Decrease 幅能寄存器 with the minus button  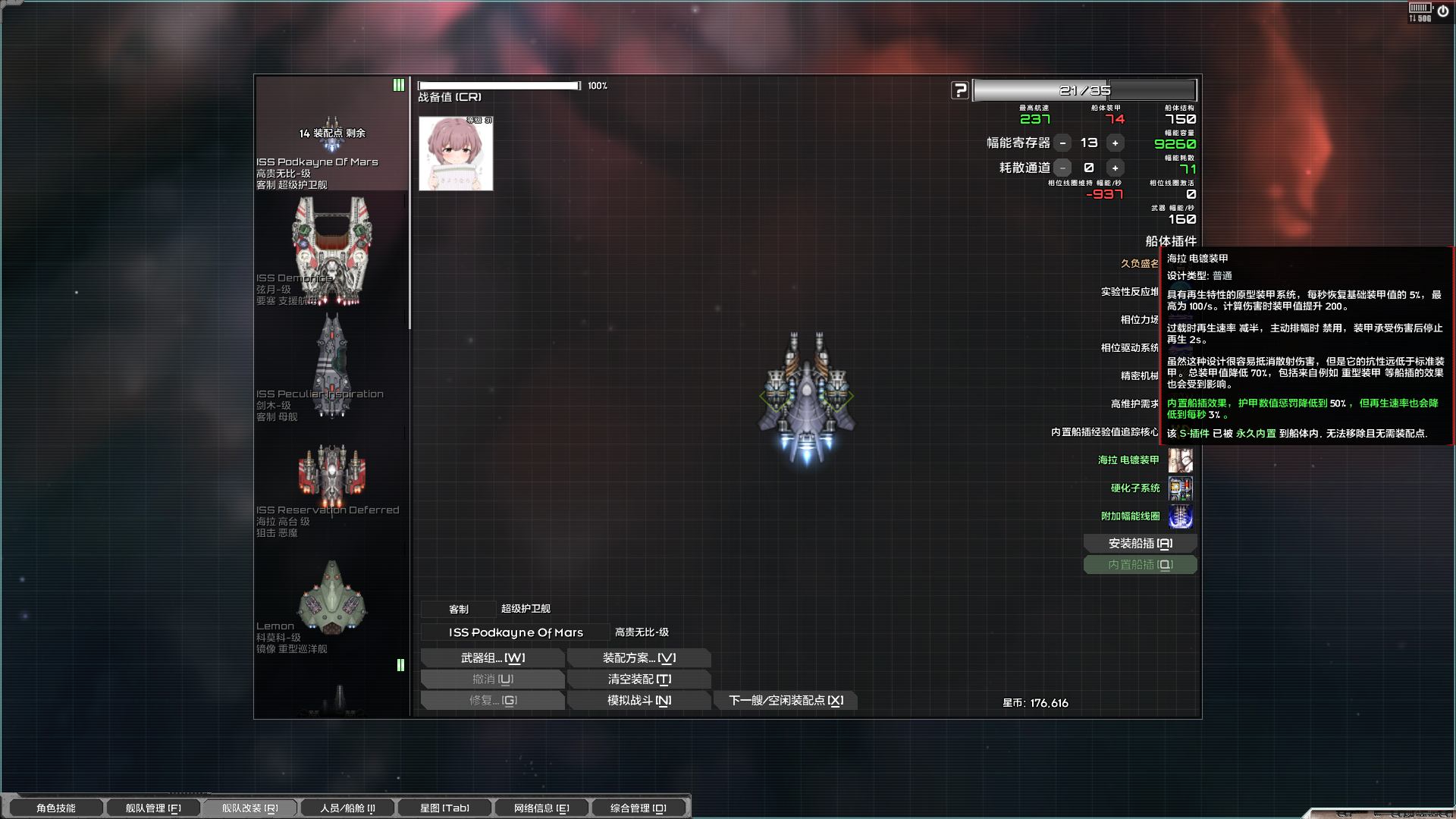click(1063, 143)
